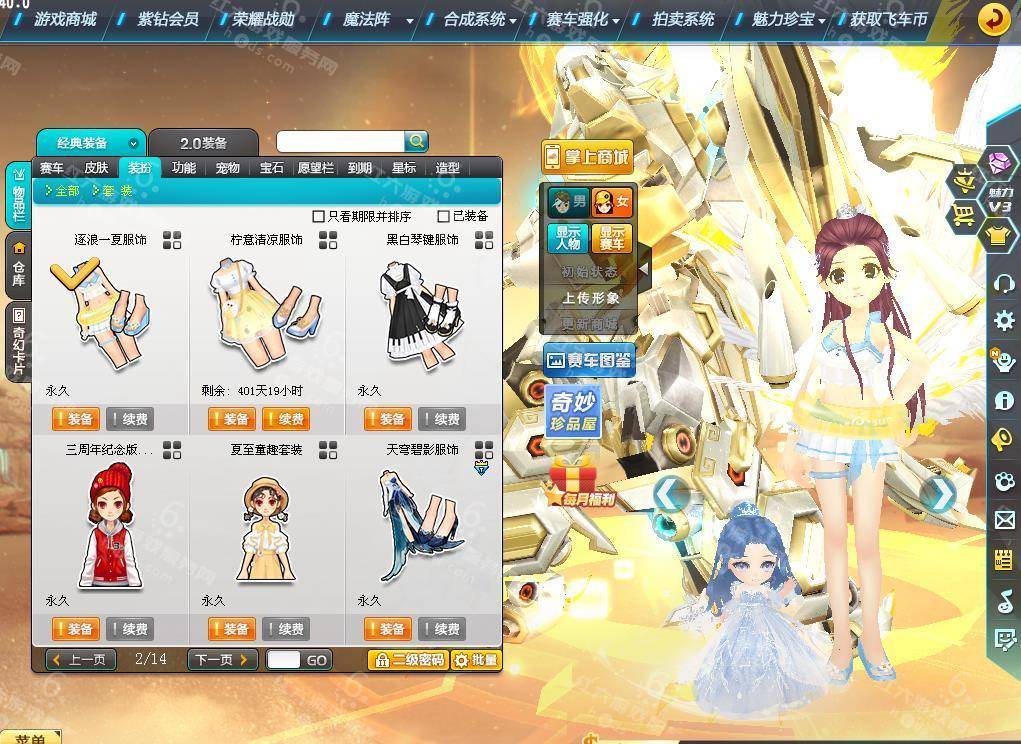Open the 二级密码 secondary password settings

coord(407,660)
